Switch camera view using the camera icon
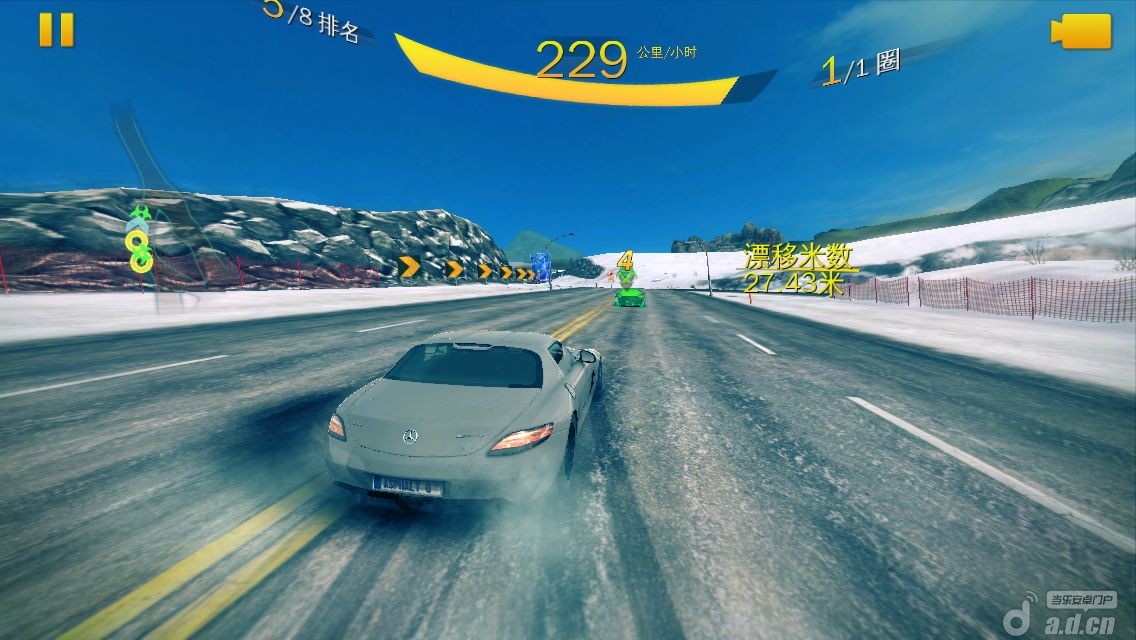The width and height of the screenshot is (1136, 640). [1081, 31]
